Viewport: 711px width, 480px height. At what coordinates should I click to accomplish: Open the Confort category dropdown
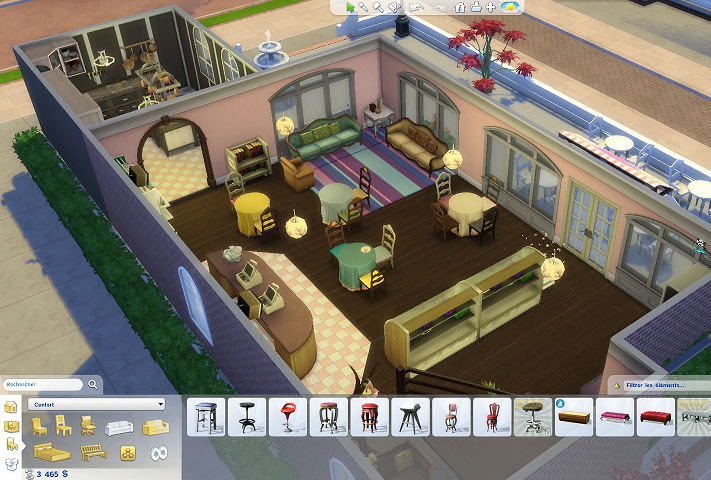(97, 404)
